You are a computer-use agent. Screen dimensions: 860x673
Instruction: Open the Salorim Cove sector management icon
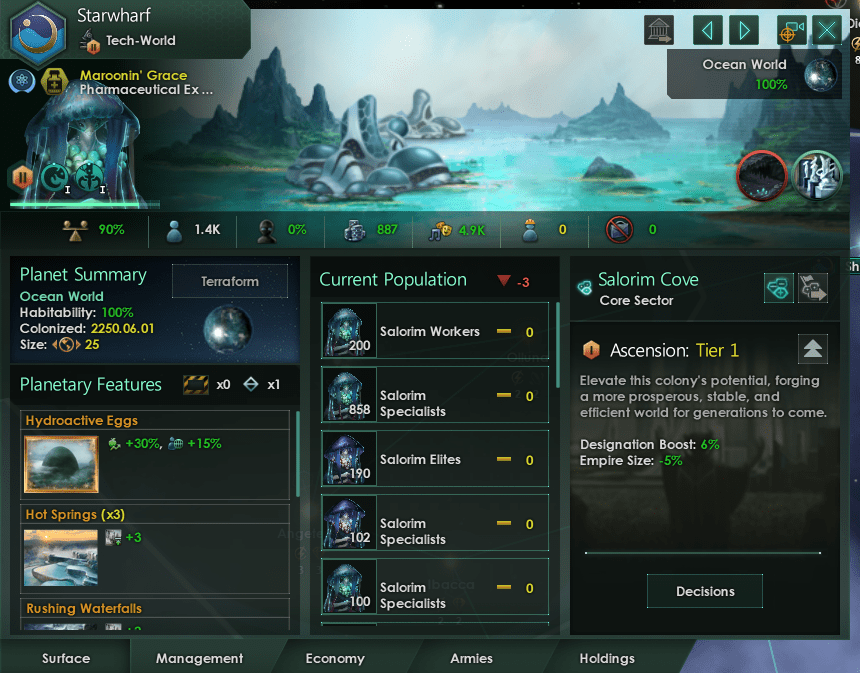[780, 288]
